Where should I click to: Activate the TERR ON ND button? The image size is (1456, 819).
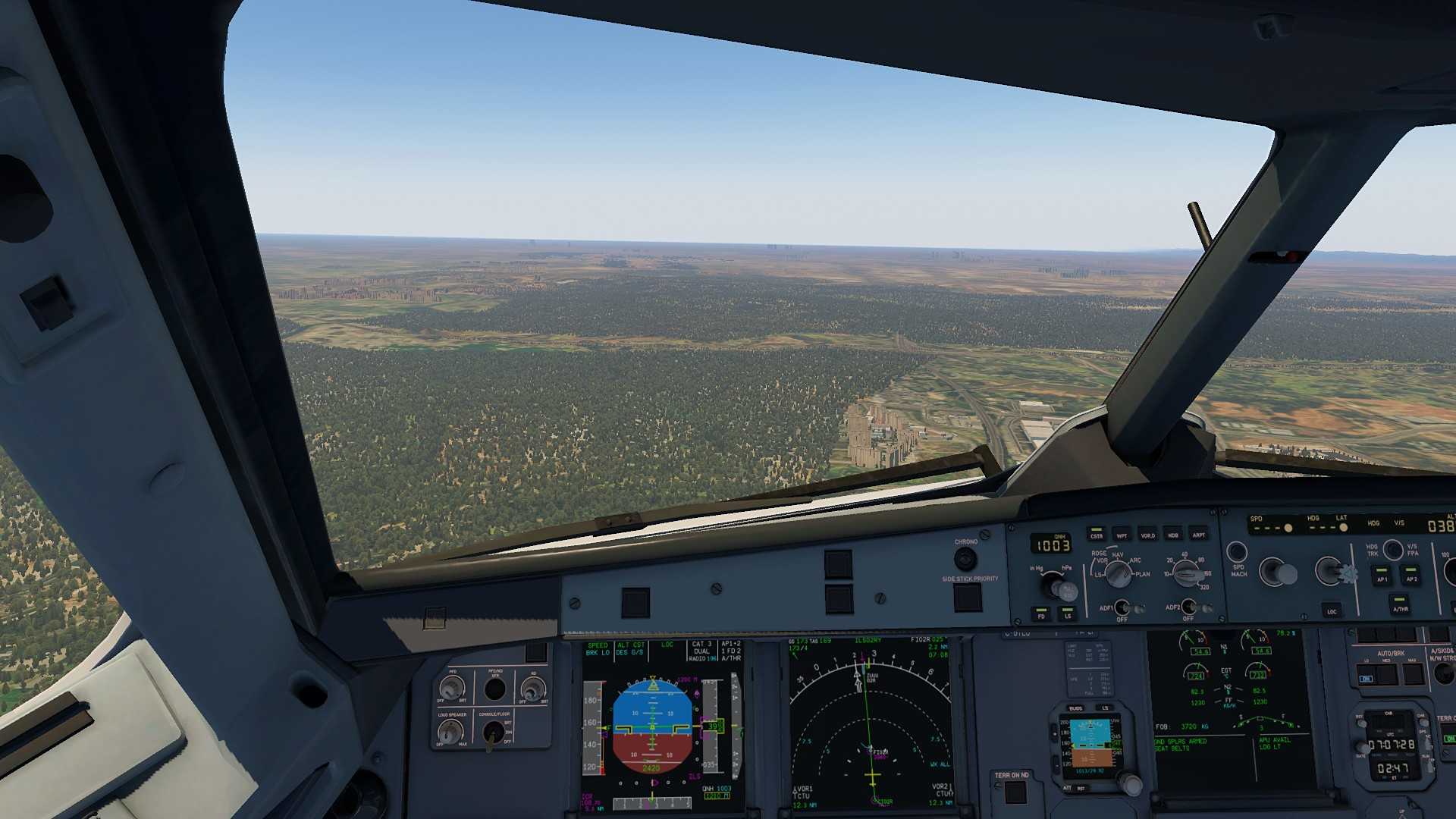tap(1015, 792)
